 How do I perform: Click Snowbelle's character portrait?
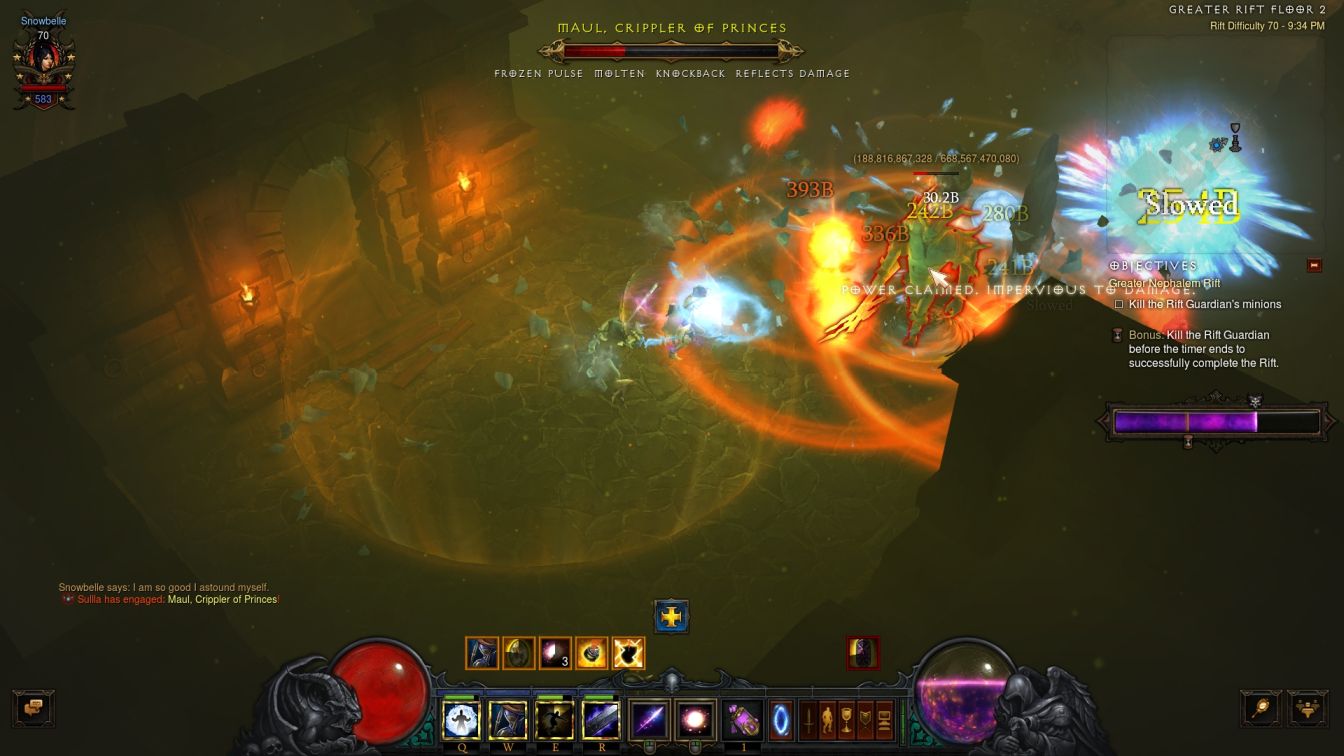(43, 62)
